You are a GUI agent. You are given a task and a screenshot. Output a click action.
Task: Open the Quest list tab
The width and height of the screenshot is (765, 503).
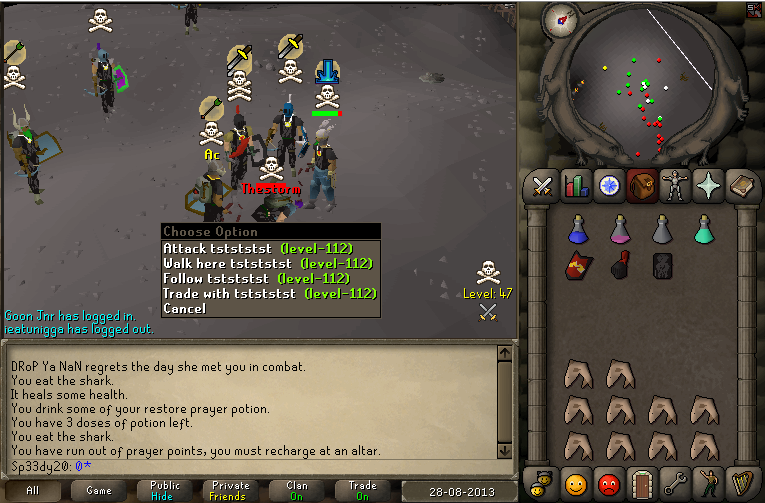point(609,186)
